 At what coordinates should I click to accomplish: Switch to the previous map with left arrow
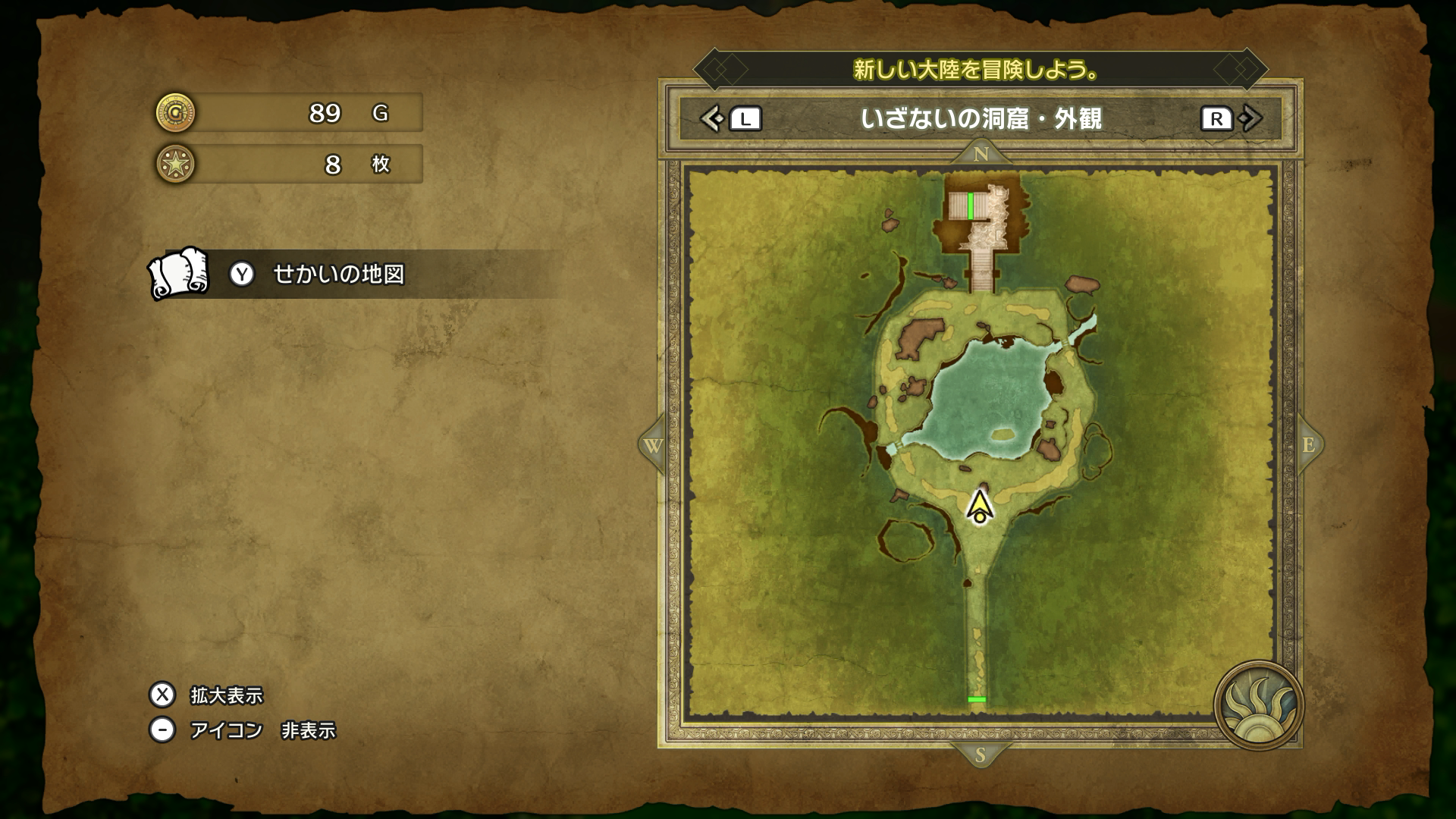711,118
